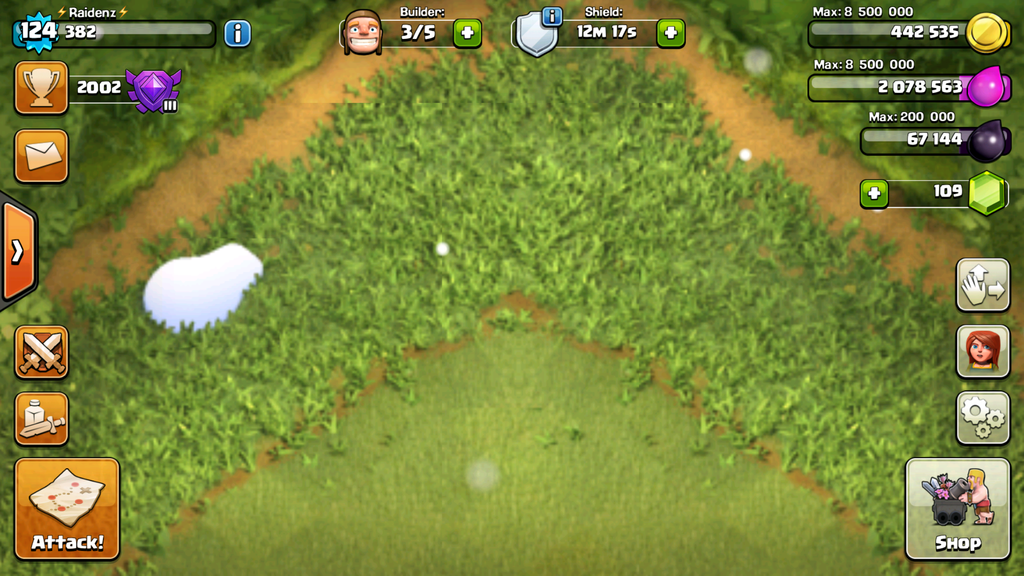
Task: Tap the gold coin resource icon
Action: click(985, 32)
